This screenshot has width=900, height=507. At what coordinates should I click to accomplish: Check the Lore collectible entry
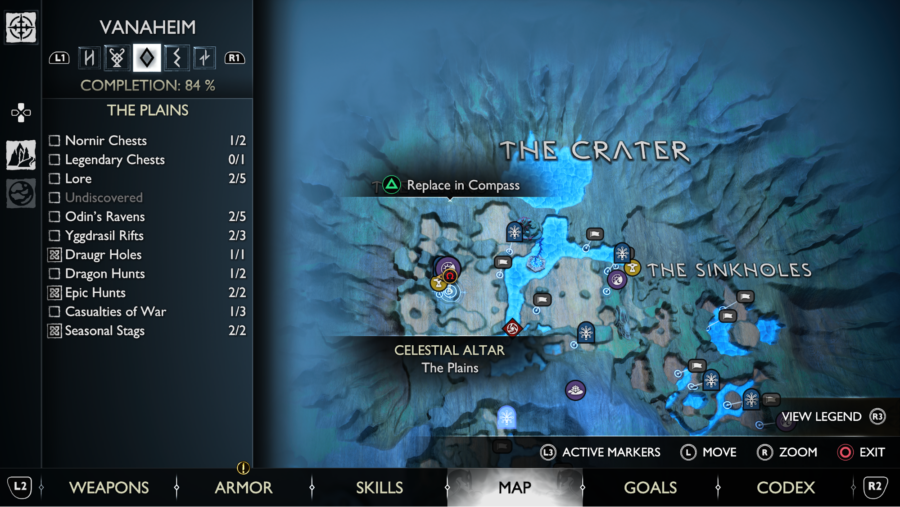(x=55, y=179)
